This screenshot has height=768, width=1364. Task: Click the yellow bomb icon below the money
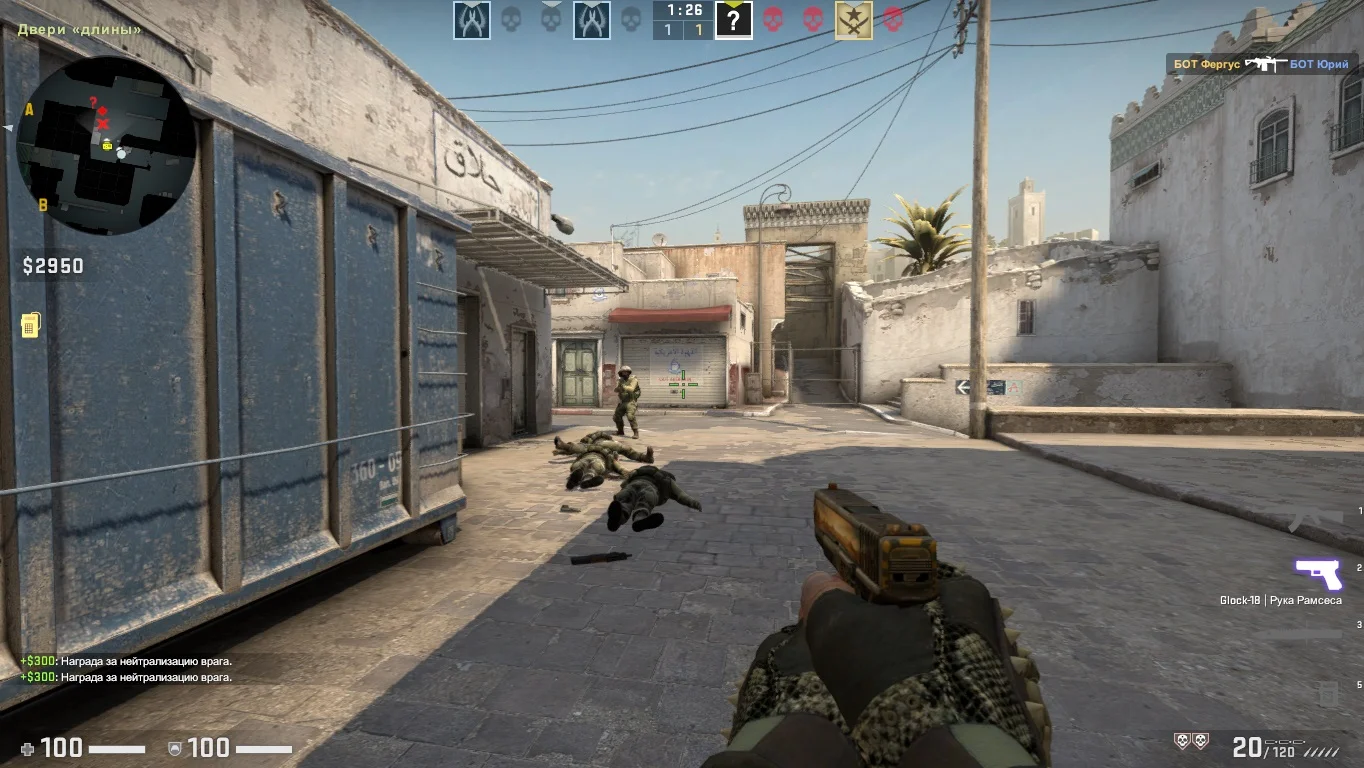tap(30, 325)
